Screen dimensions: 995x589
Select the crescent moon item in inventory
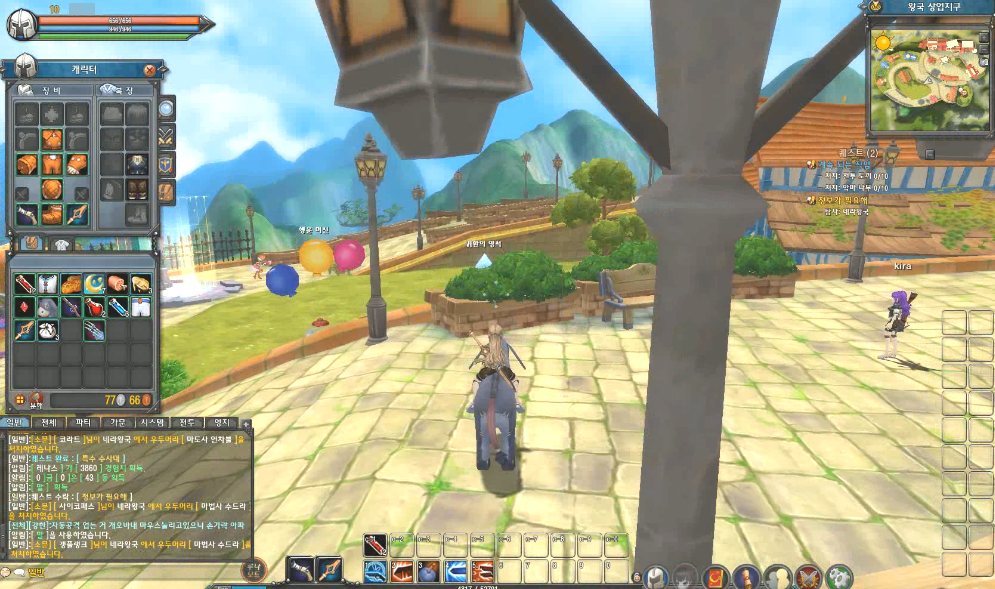[94, 285]
